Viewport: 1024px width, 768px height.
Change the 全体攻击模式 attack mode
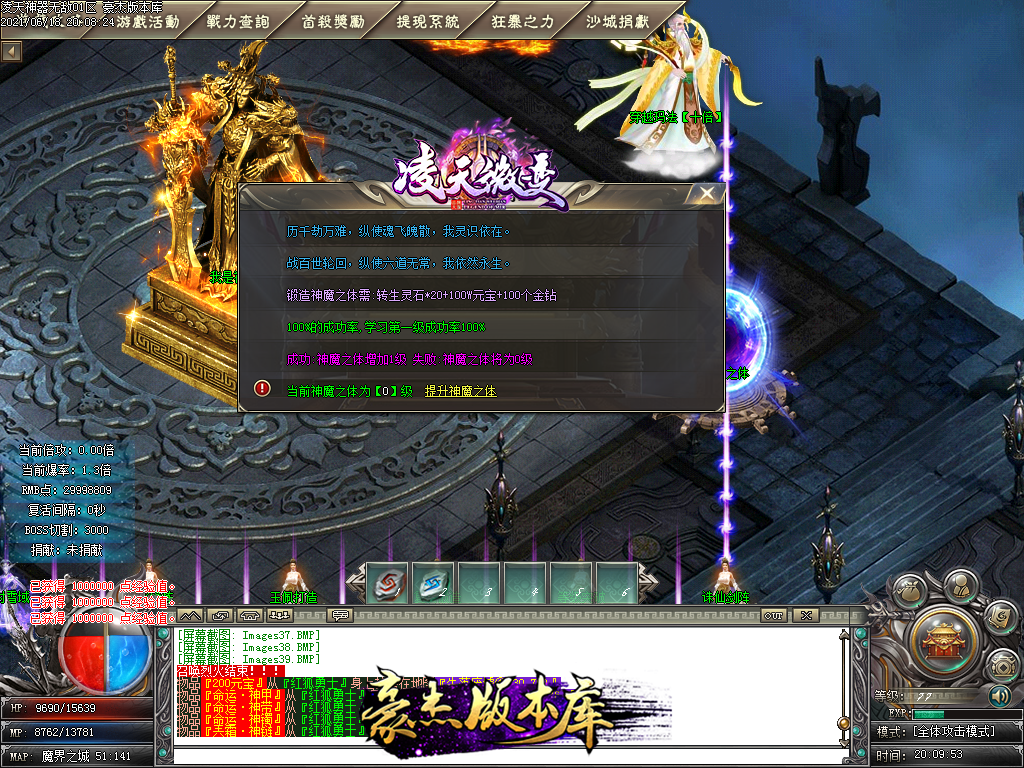(x=955, y=731)
